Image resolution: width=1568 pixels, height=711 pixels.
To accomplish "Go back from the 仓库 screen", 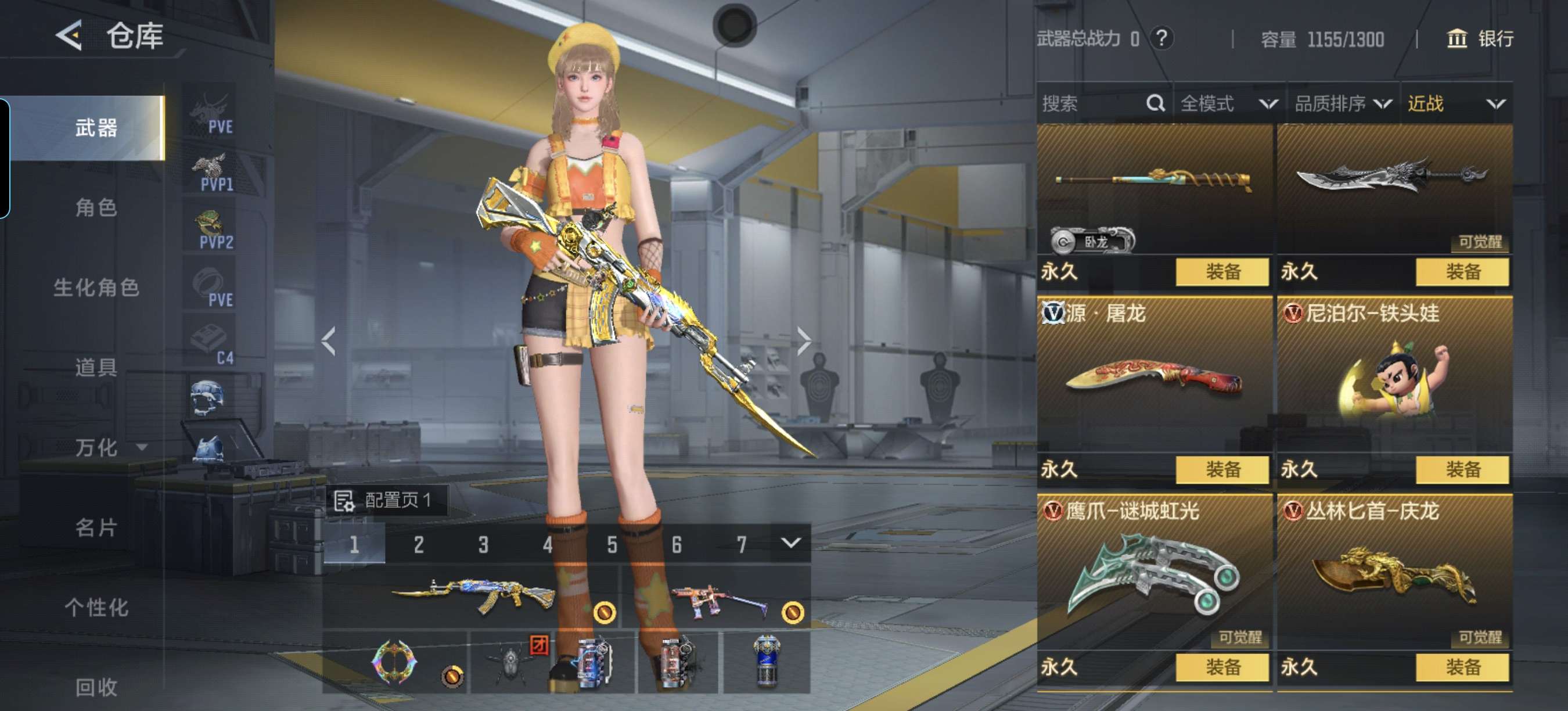I will tap(69, 35).
